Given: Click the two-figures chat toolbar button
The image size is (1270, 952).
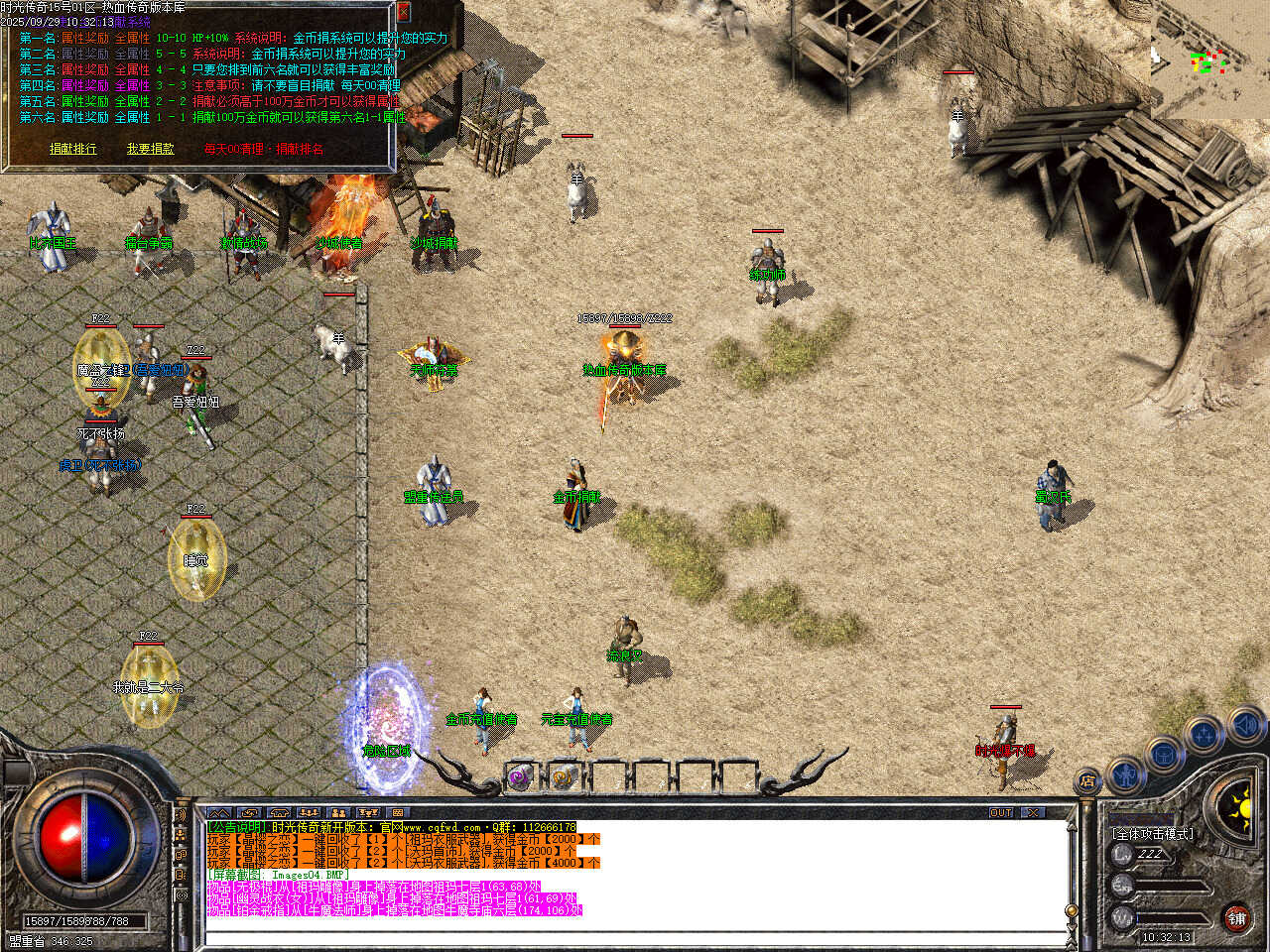Looking at the screenshot, I should [x=337, y=813].
